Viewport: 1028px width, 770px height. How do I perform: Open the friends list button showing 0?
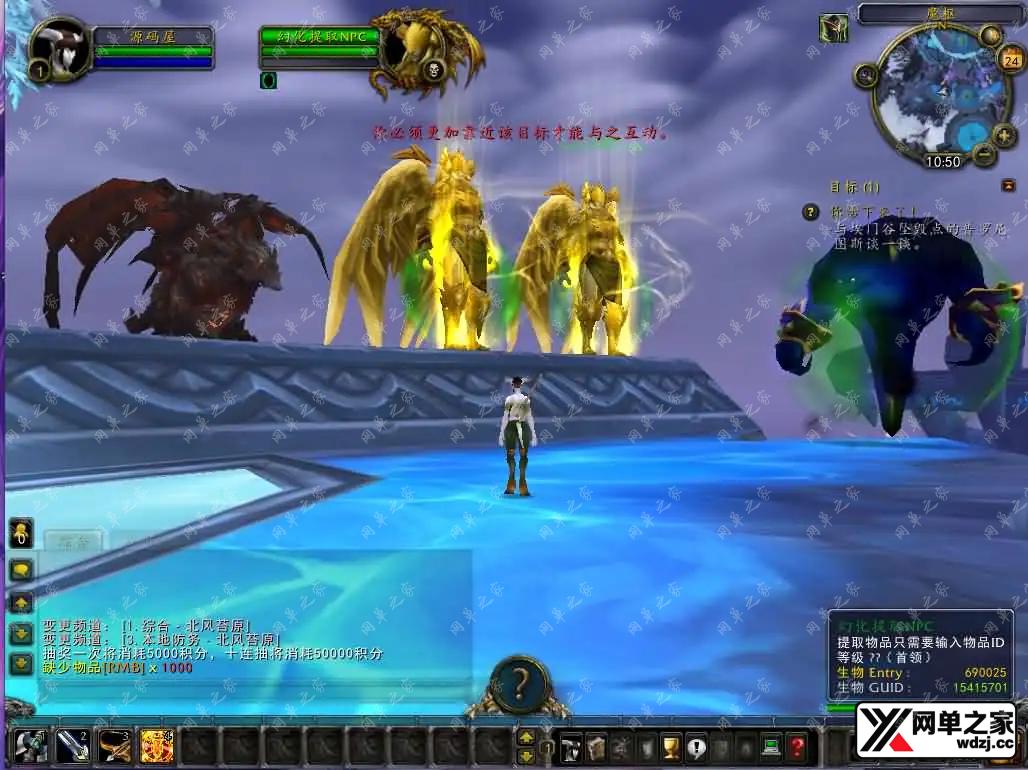(x=19, y=534)
